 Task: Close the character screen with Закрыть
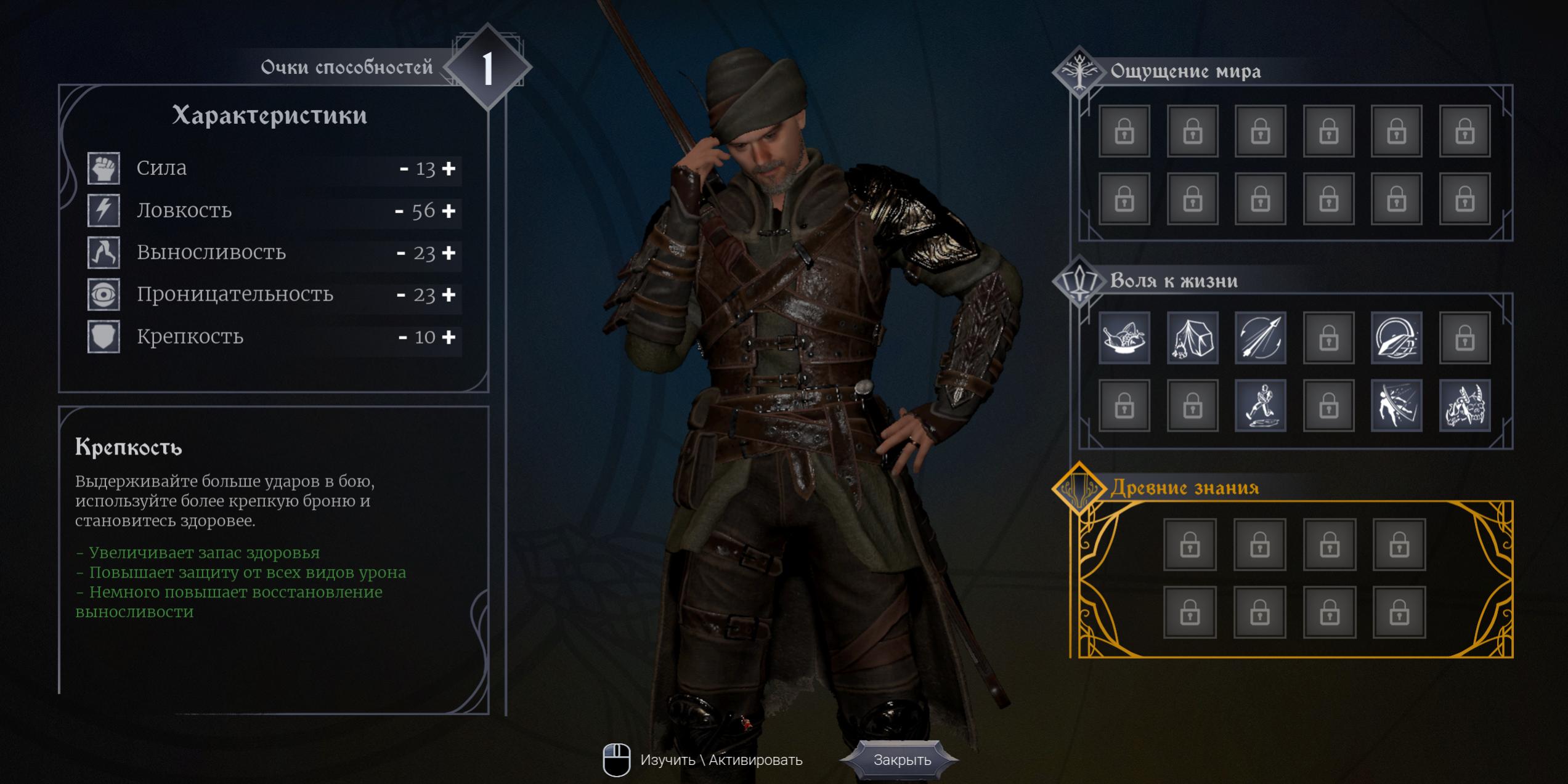(x=901, y=760)
